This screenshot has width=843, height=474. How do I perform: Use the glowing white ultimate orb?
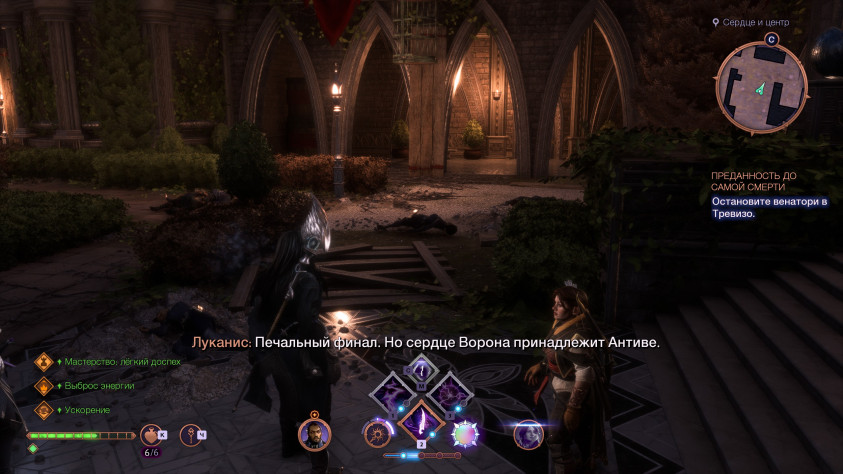click(x=465, y=433)
